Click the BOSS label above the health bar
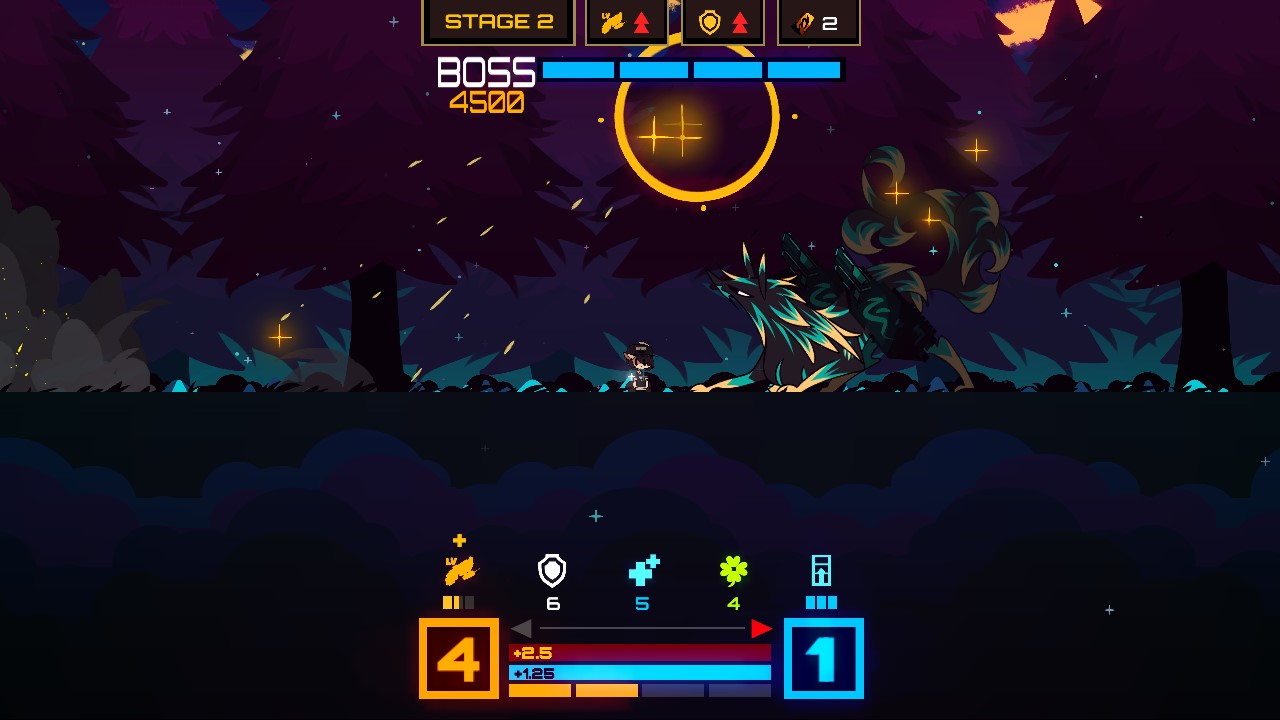This screenshot has width=1280, height=720. 484,71
